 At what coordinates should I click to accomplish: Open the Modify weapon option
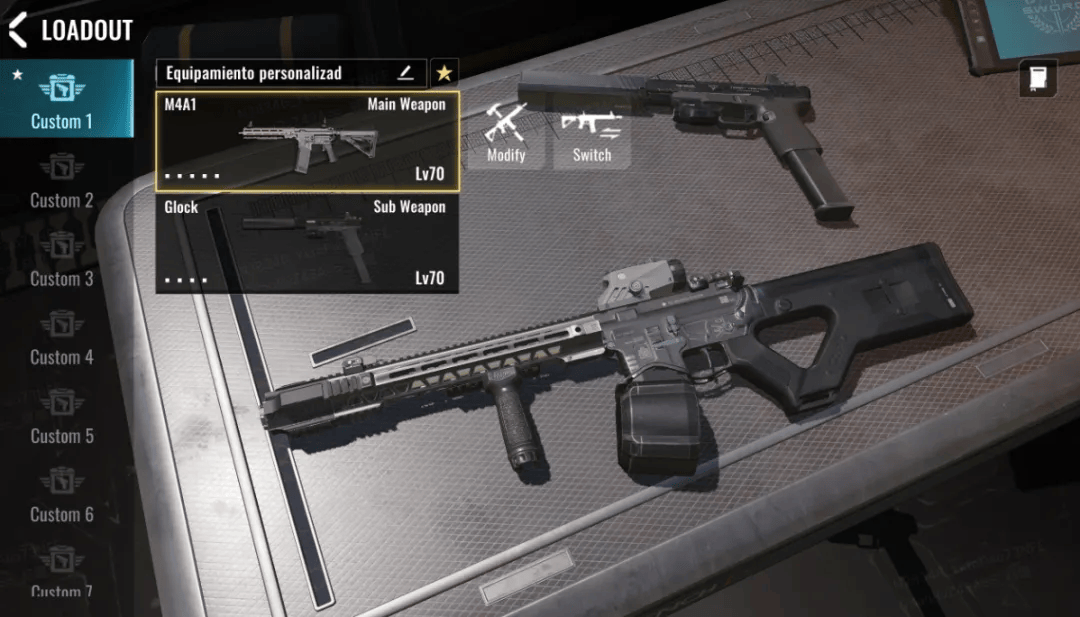[x=506, y=134]
